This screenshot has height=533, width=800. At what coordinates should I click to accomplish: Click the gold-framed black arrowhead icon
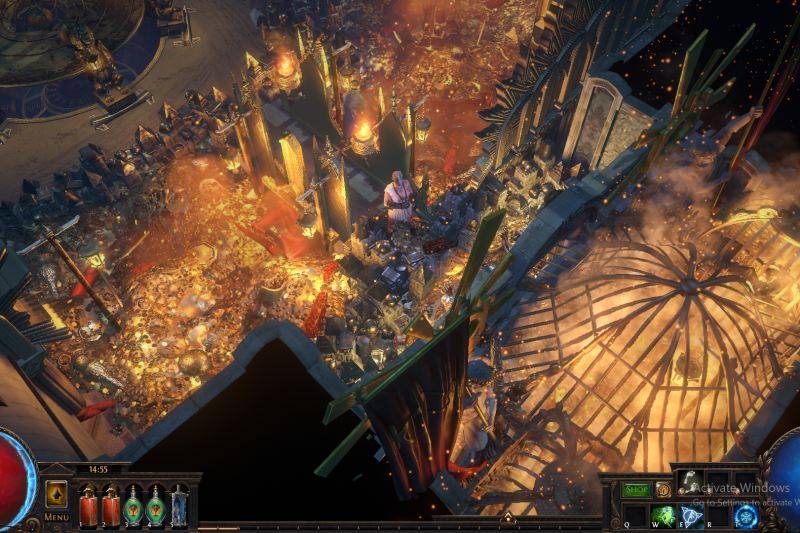pyautogui.click(x=56, y=495)
